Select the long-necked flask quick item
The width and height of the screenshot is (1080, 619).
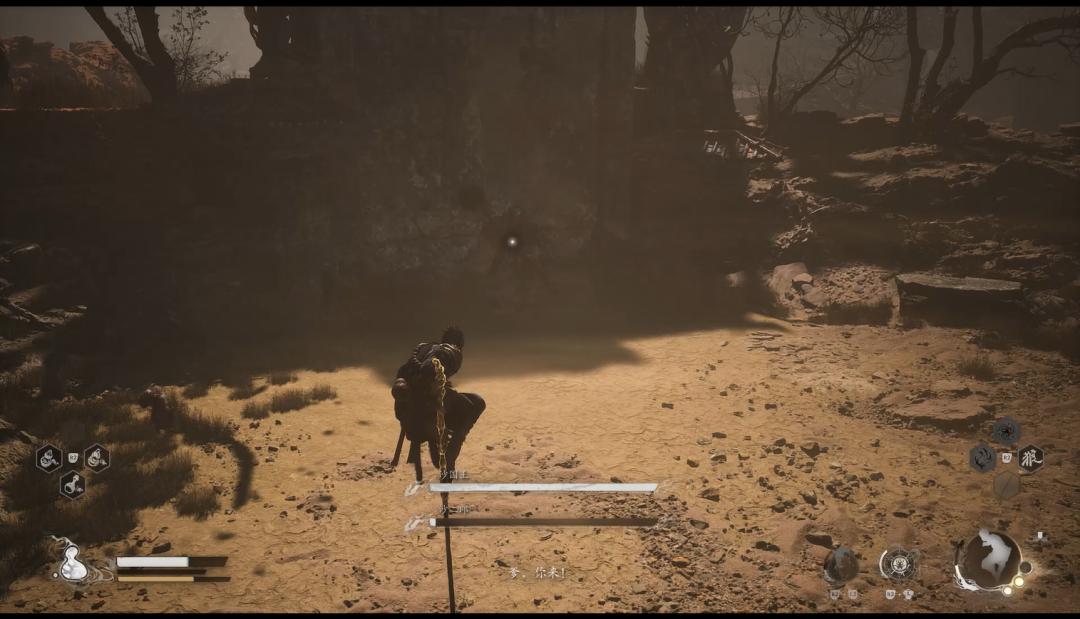point(72,485)
